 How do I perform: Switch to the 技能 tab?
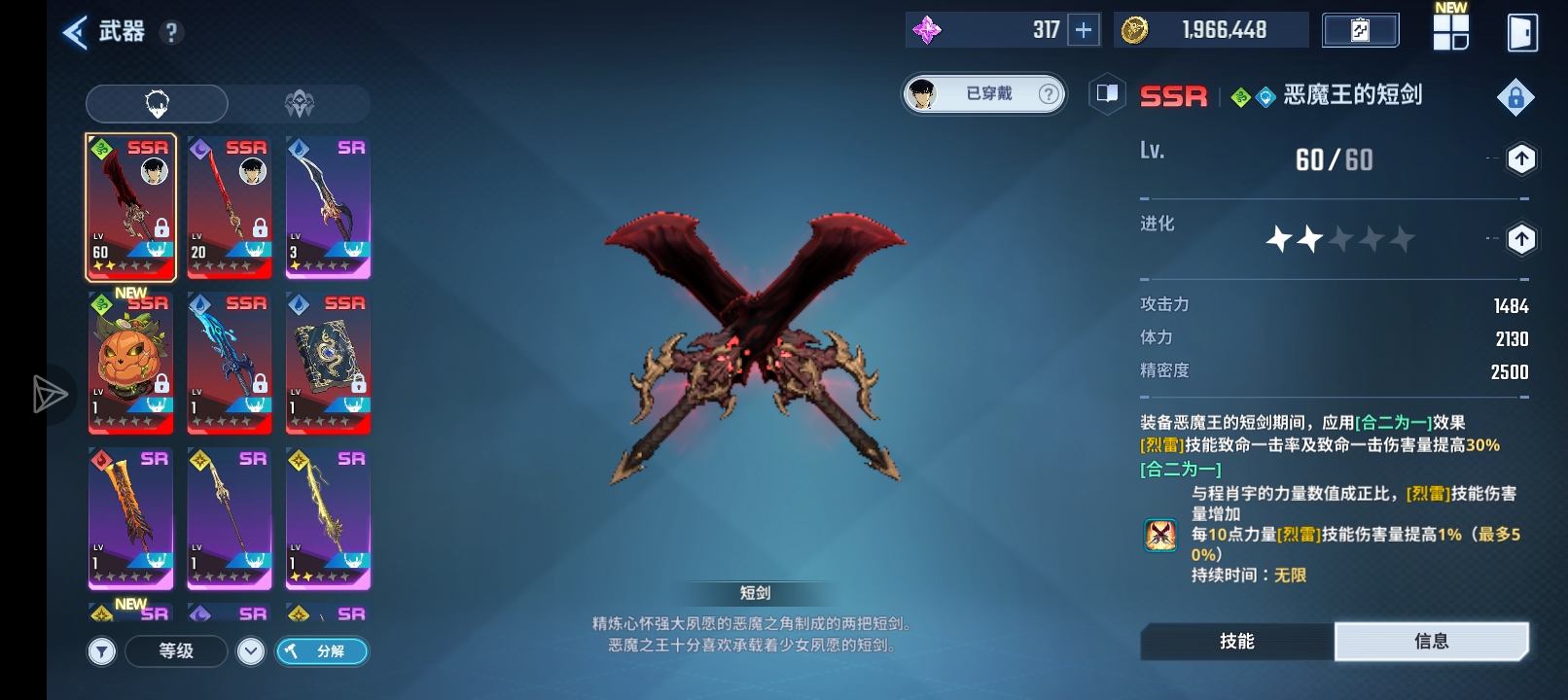point(1237,642)
